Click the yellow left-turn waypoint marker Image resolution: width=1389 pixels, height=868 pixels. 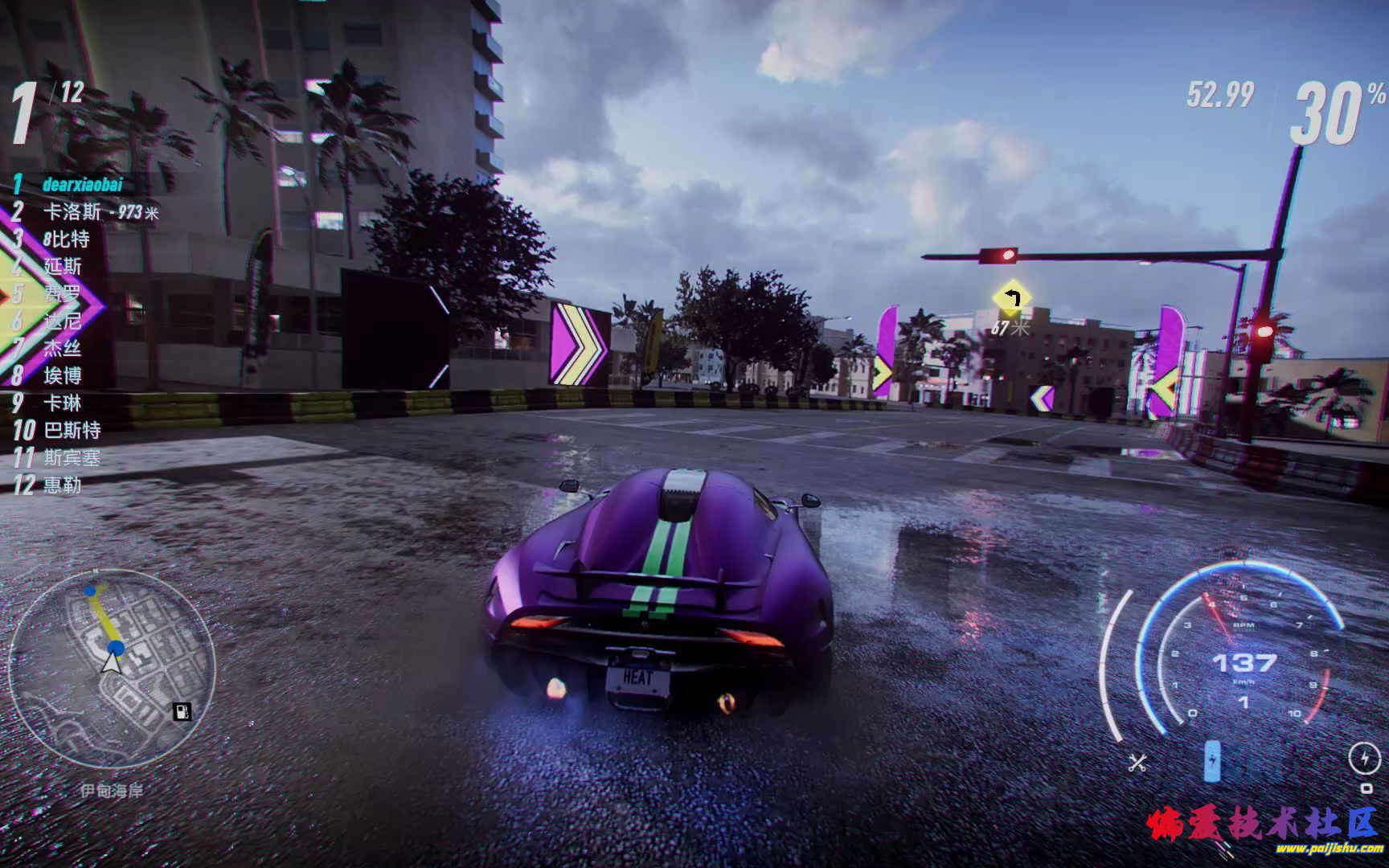(x=1012, y=299)
